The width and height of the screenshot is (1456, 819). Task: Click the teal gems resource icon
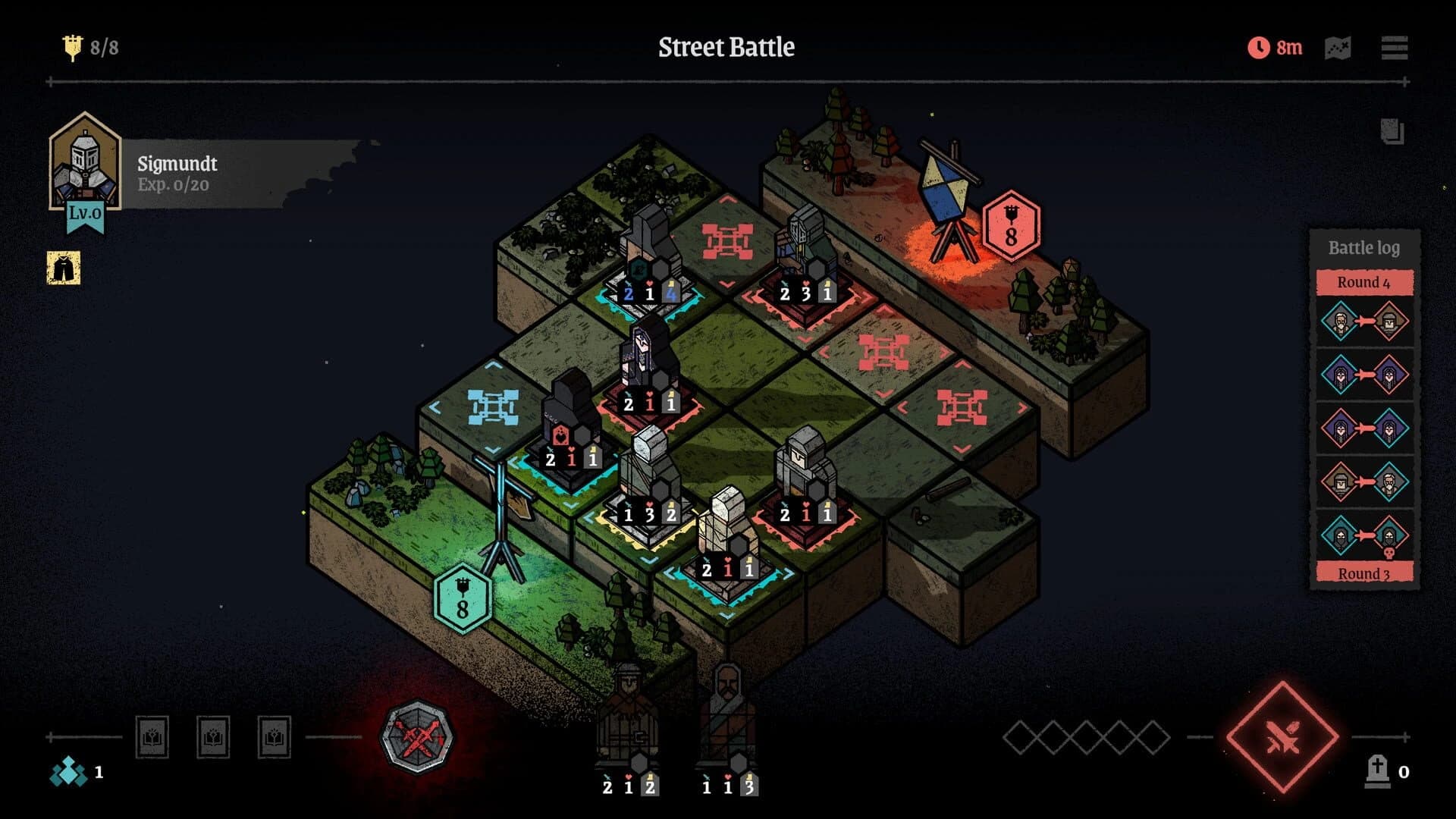coord(67,773)
